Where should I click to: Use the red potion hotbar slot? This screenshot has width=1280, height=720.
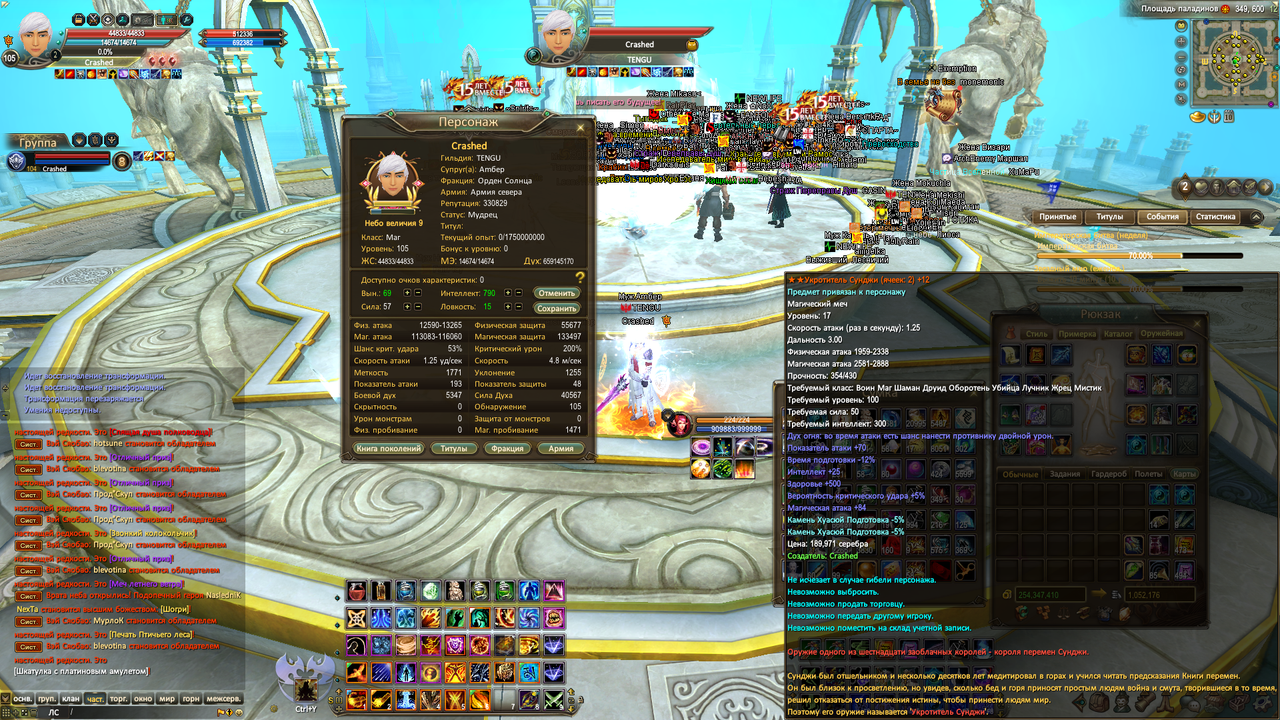(x=357, y=591)
